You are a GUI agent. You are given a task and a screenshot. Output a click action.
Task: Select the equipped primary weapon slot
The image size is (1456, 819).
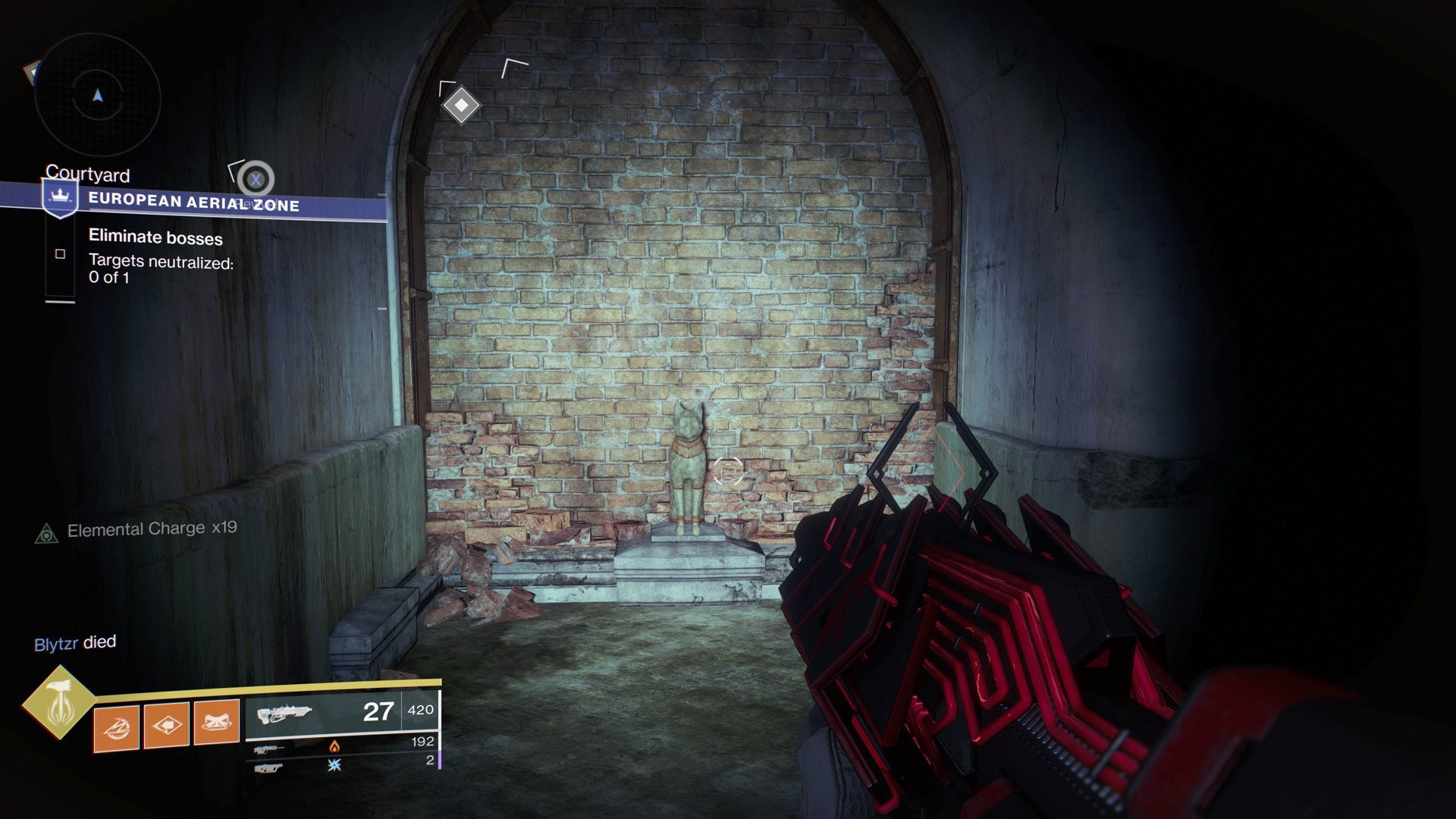(x=343, y=712)
